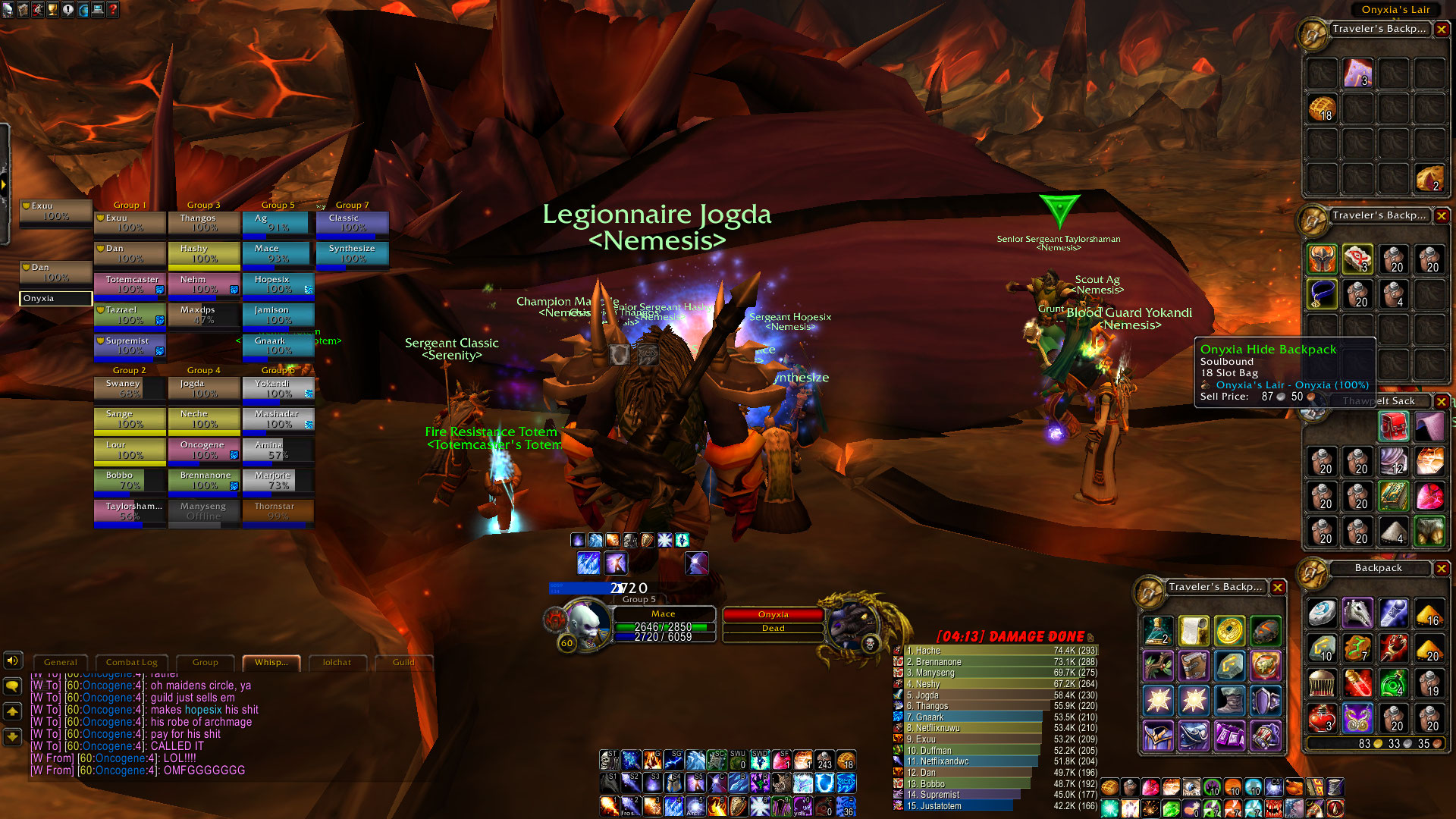Select the Onyxia focus frame
Image resolution: width=1456 pixels, height=819 pixels.
(55, 299)
